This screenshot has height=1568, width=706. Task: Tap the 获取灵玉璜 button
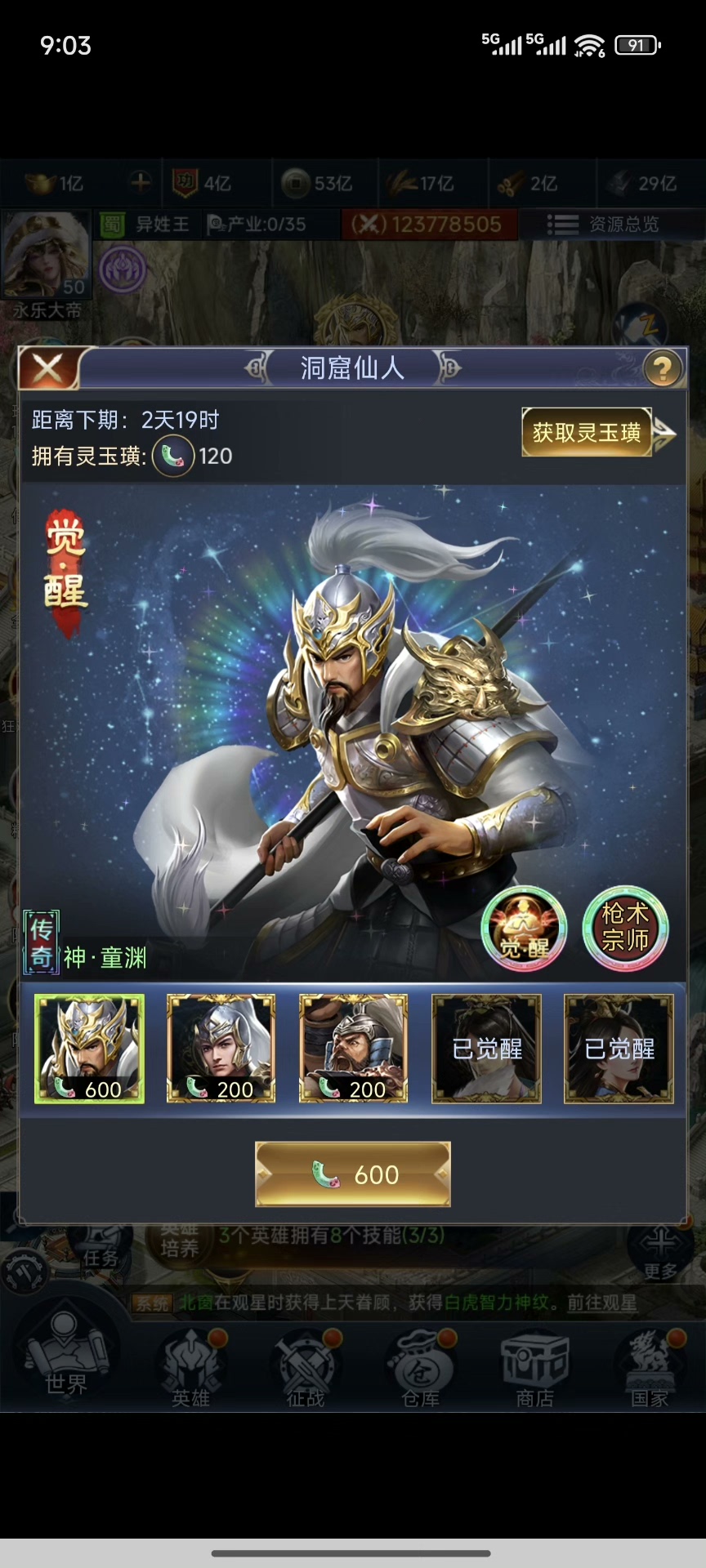point(587,432)
